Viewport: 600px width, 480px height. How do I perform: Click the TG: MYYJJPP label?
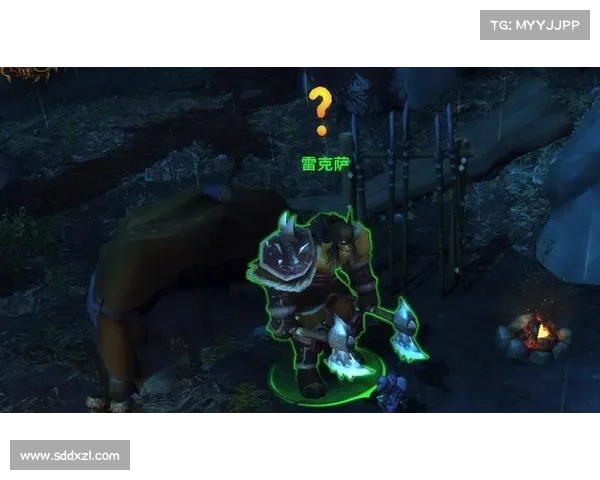tap(535, 24)
